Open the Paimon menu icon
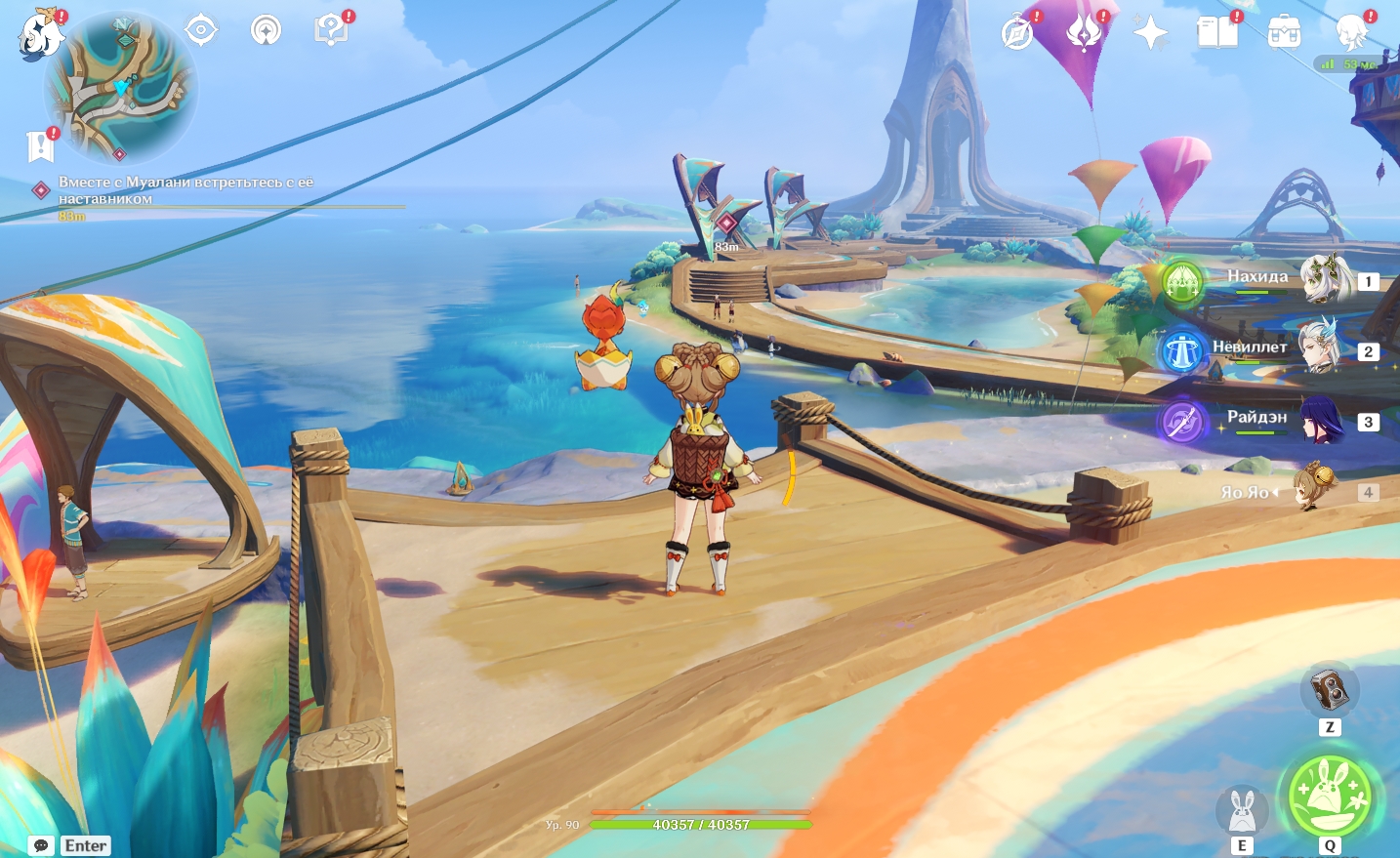The image size is (1400, 858). 40,35
